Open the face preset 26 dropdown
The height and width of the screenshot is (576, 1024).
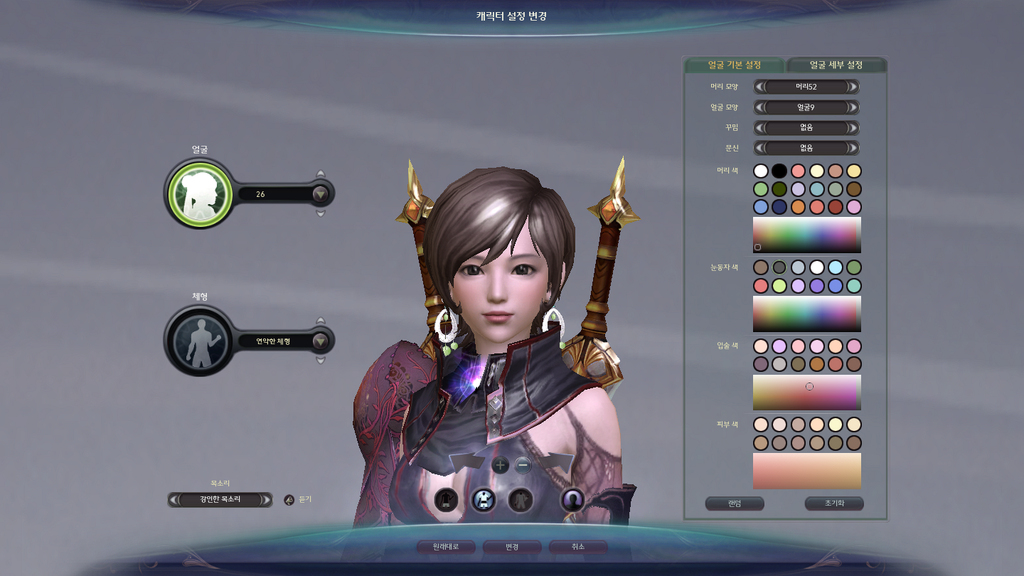coord(320,194)
